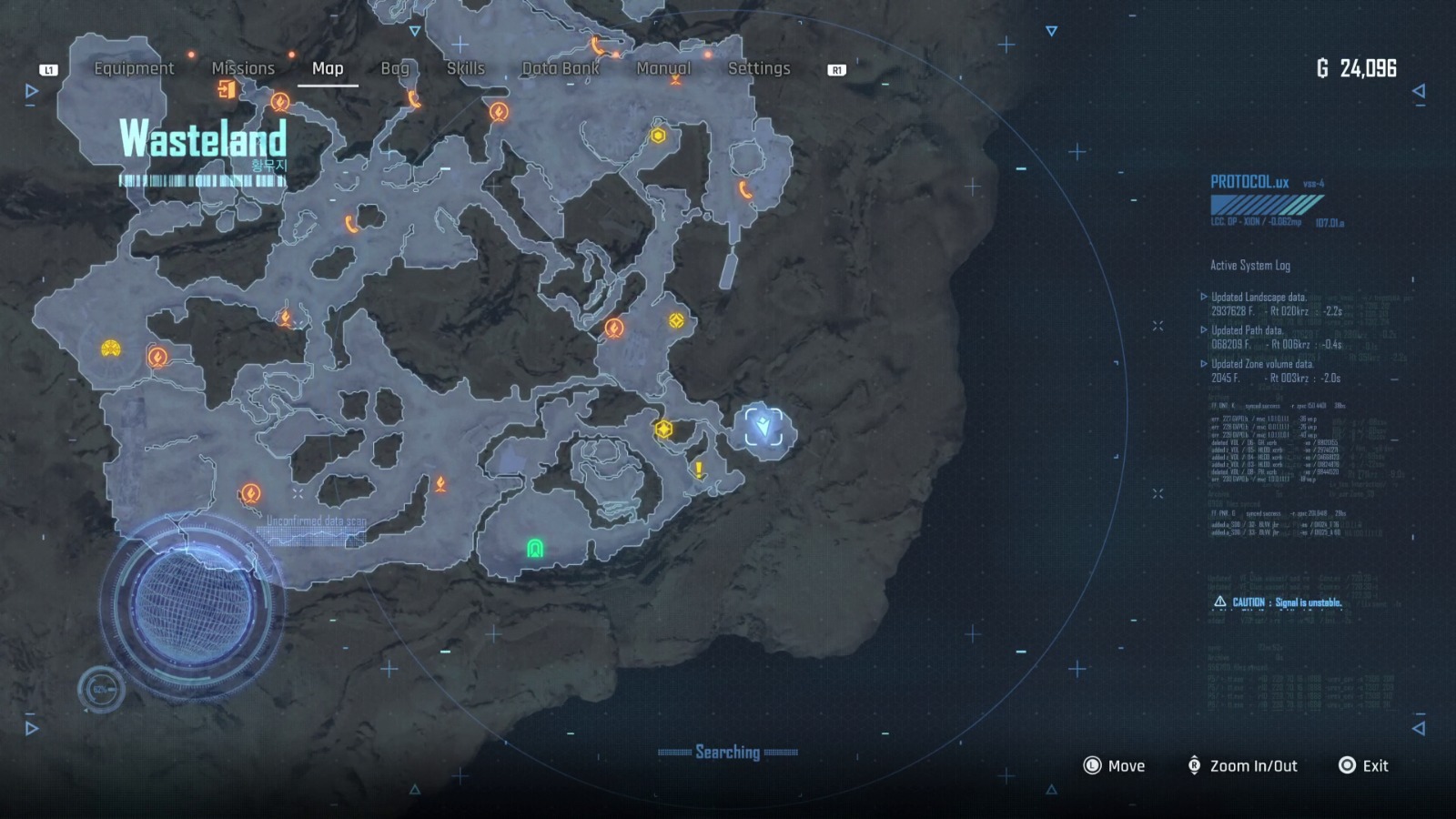The image size is (1456, 819).
Task: Open the Data Bank tab
Action: point(561,68)
